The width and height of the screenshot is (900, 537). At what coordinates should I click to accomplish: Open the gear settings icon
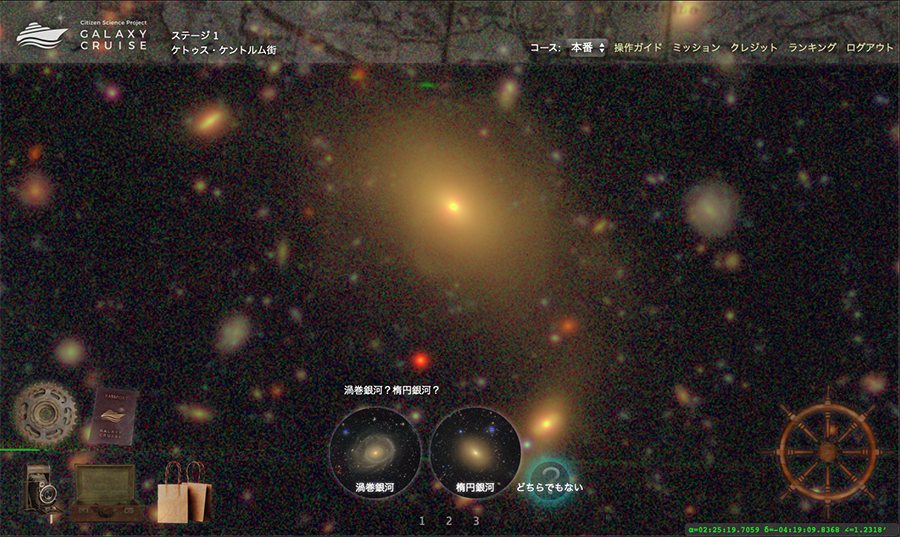(x=44, y=411)
